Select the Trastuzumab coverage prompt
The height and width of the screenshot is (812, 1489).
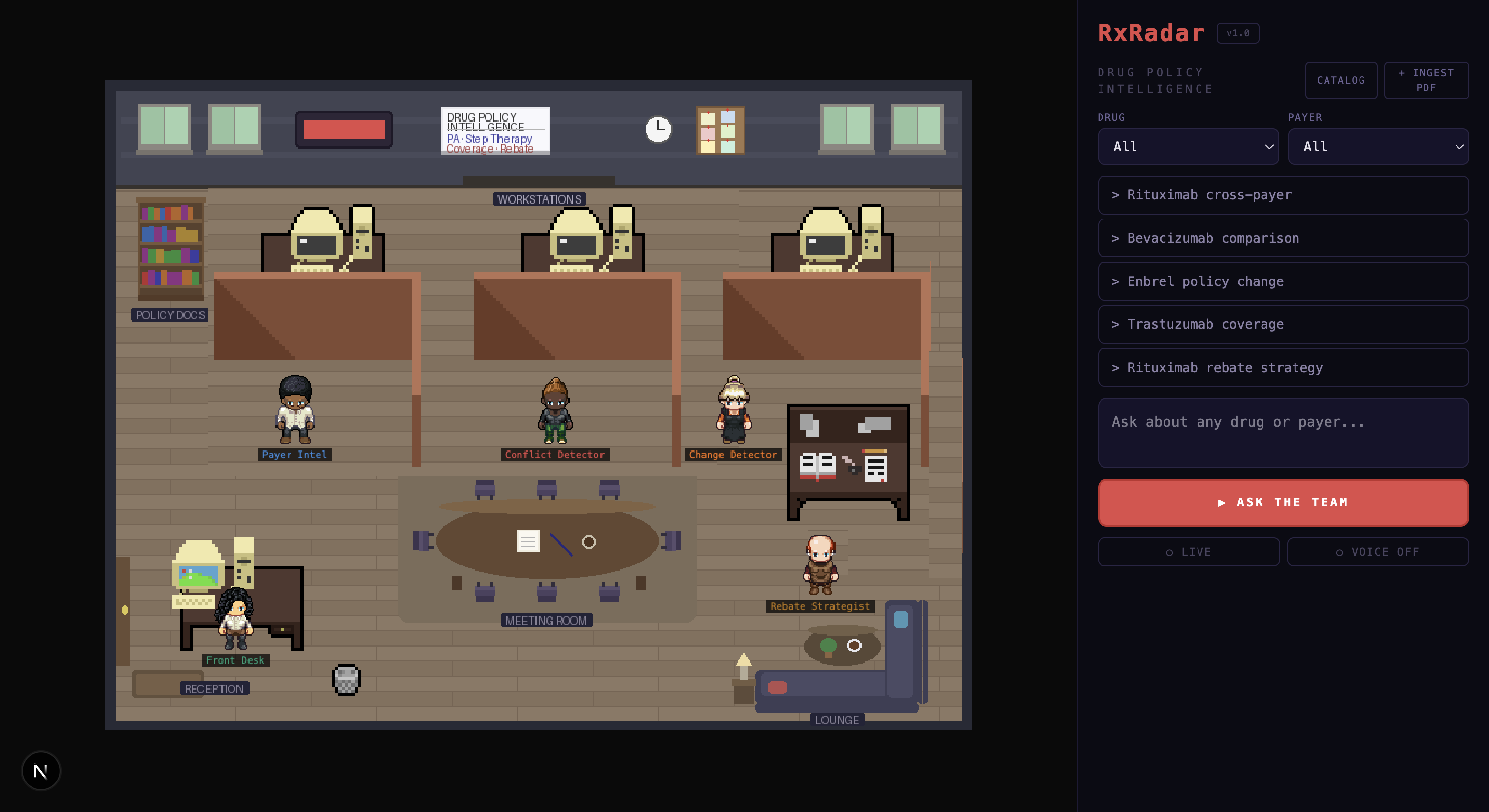point(1283,325)
